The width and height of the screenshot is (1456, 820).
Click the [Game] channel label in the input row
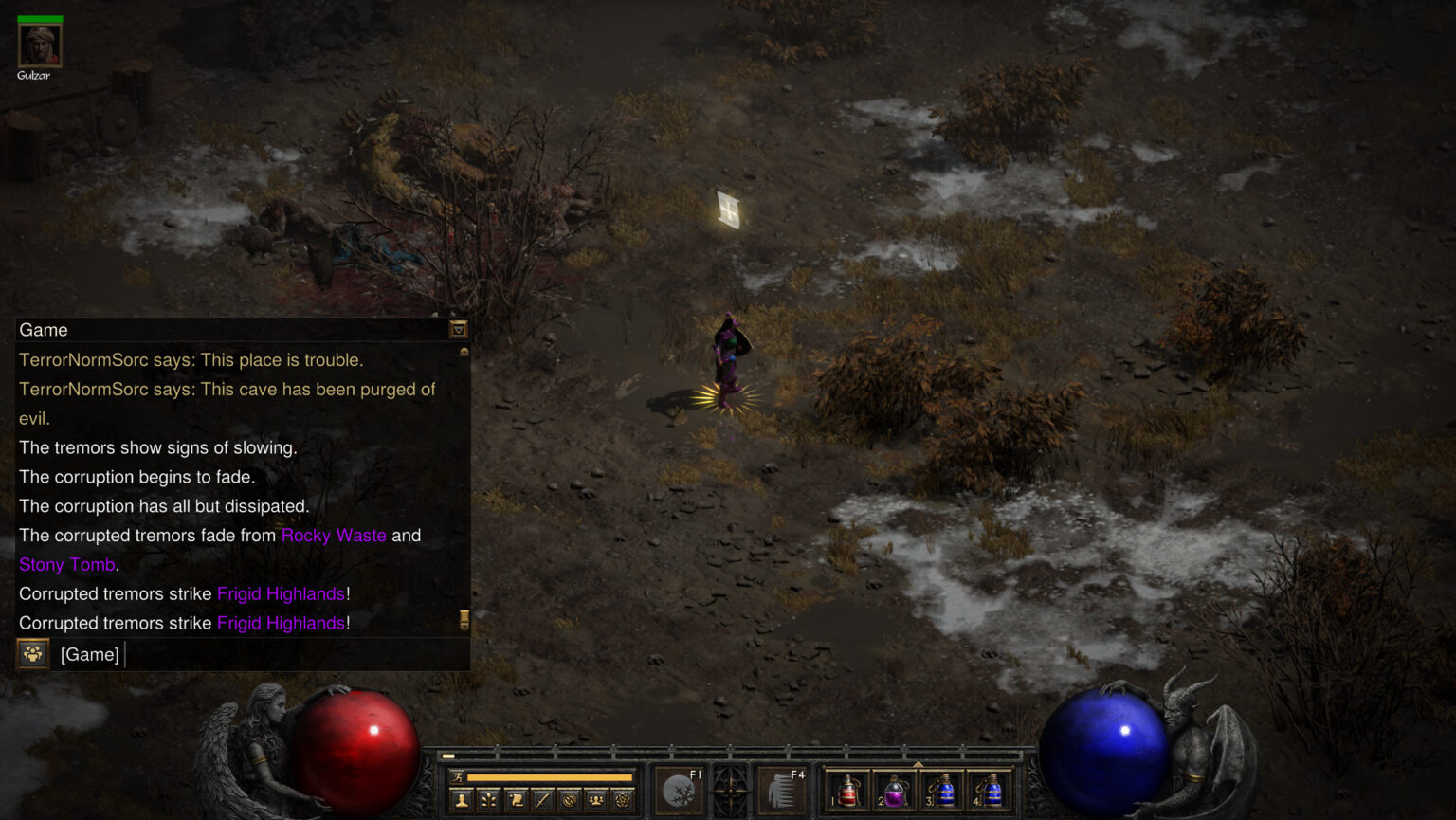(89, 654)
